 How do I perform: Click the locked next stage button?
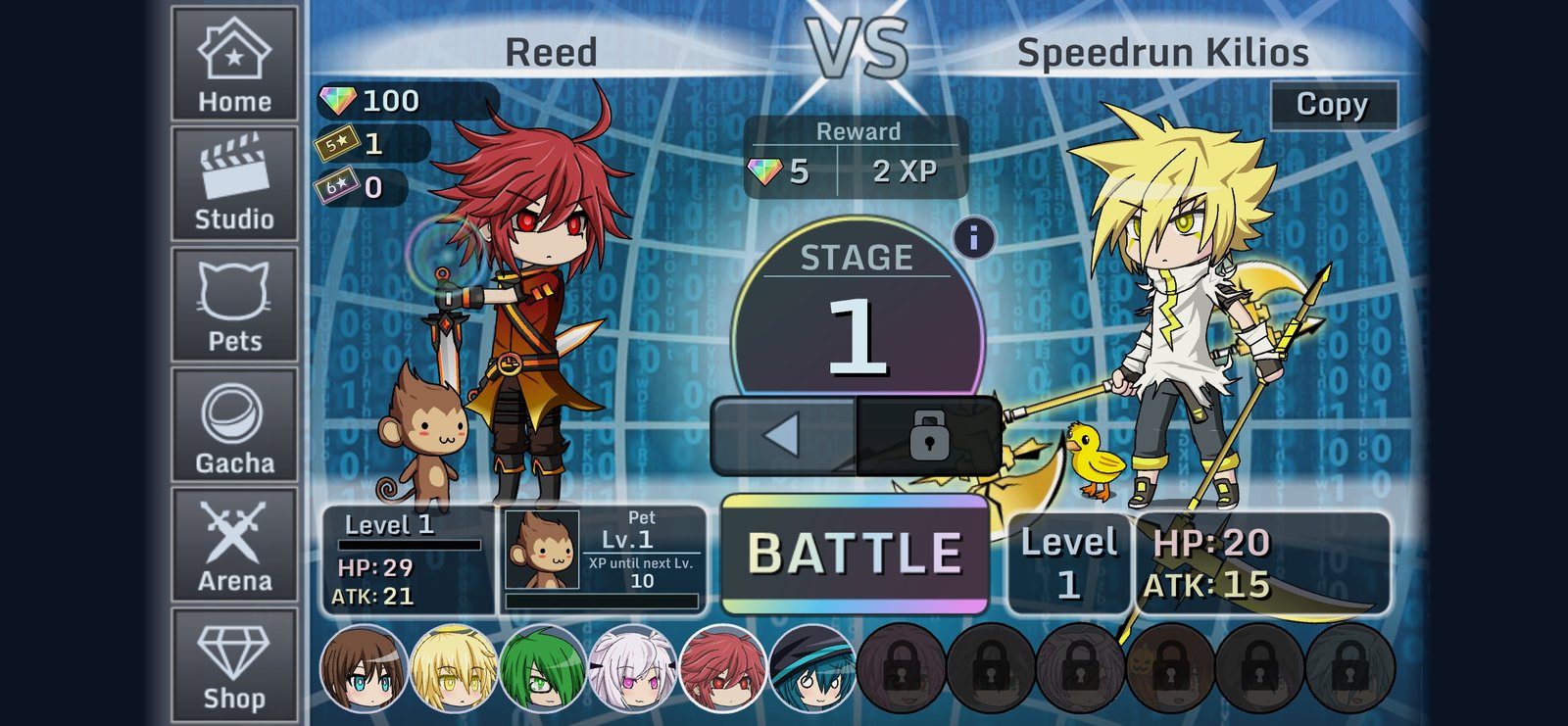[928, 435]
